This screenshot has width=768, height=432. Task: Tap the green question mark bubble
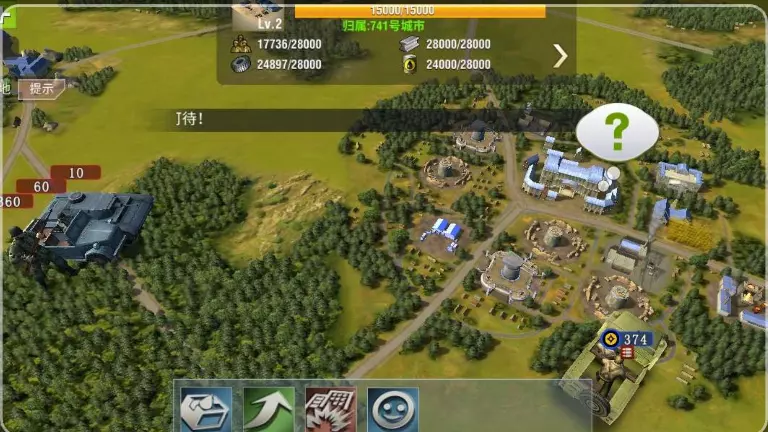click(617, 131)
